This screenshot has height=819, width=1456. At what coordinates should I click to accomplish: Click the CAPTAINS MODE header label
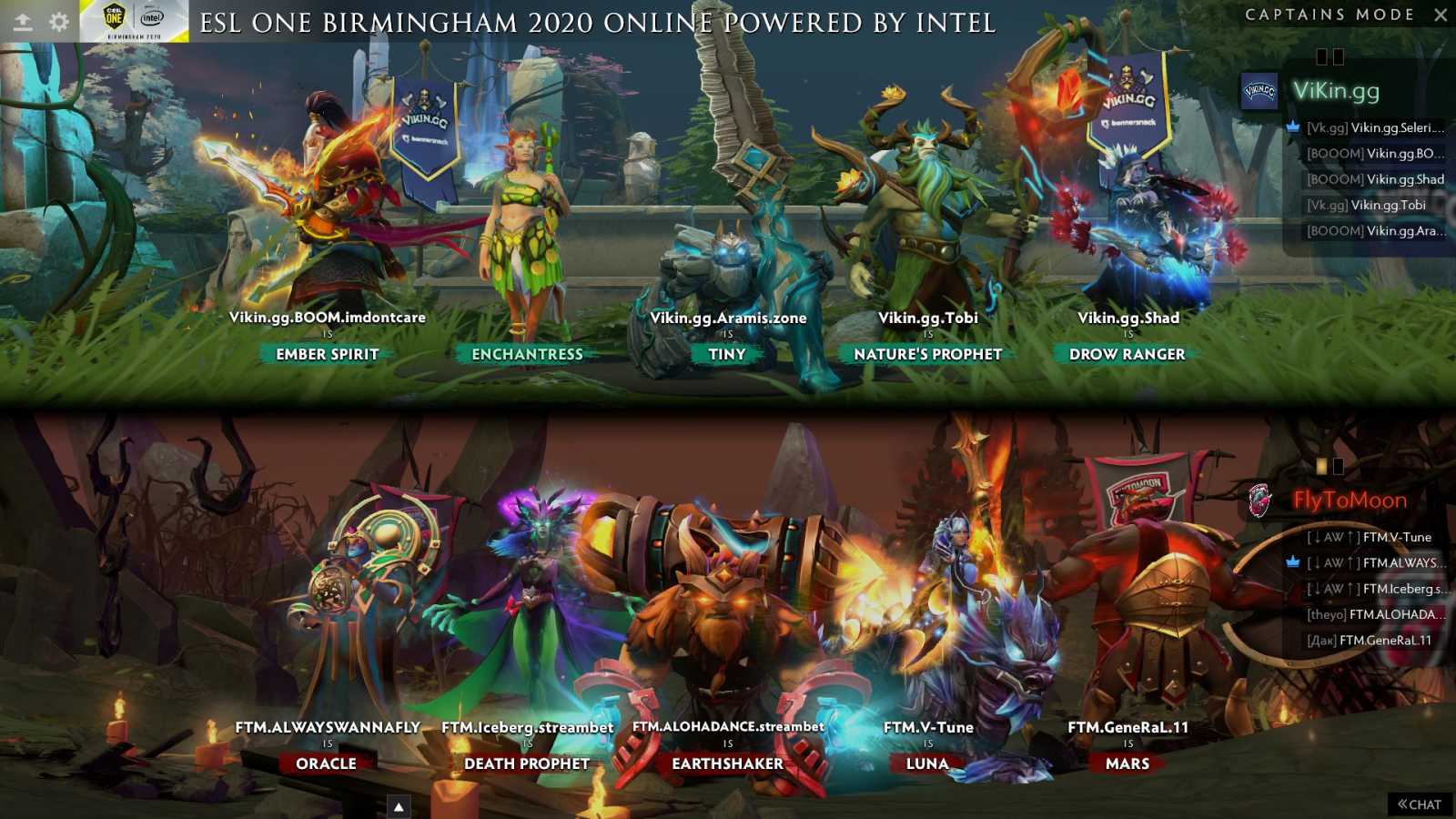point(1329,15)
